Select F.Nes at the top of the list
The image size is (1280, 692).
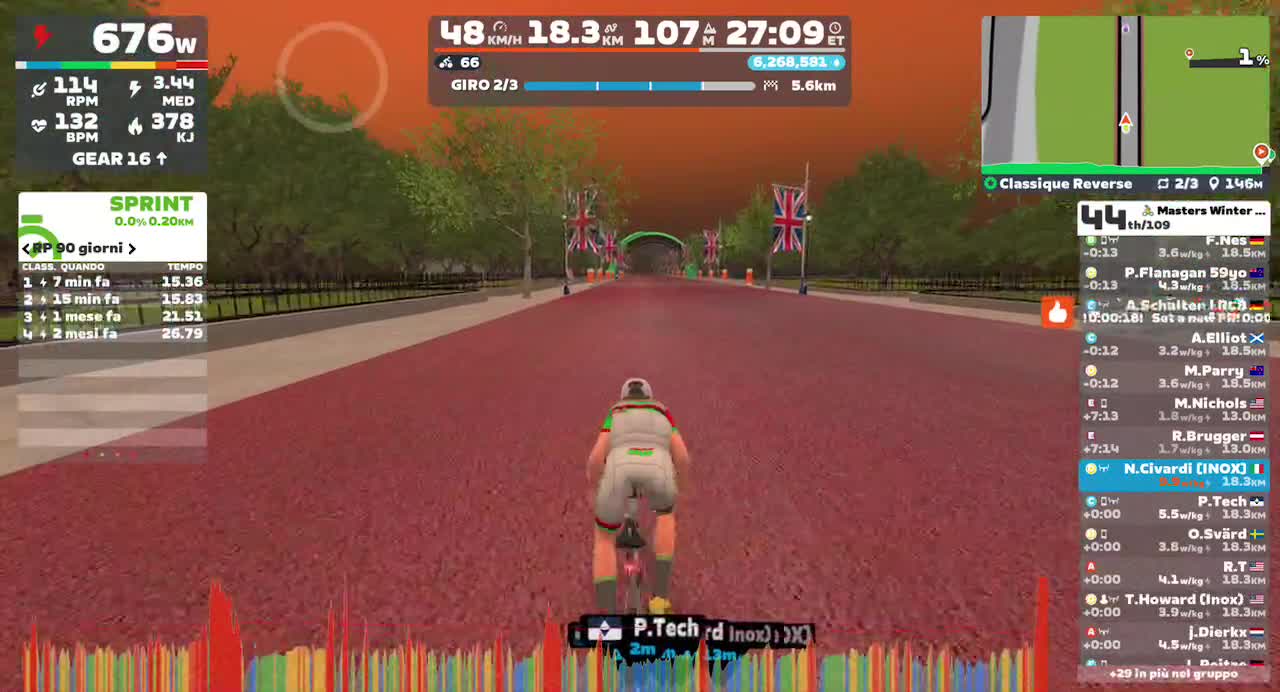tap(1172, 247)
